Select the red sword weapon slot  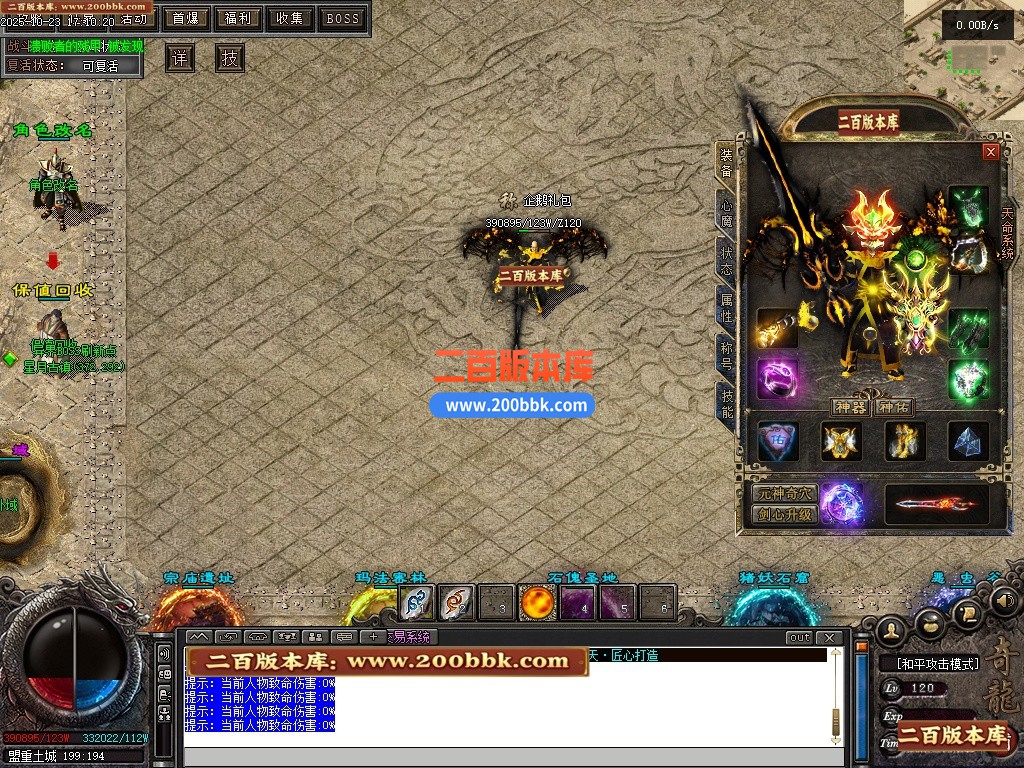click(x=936, y=505)
